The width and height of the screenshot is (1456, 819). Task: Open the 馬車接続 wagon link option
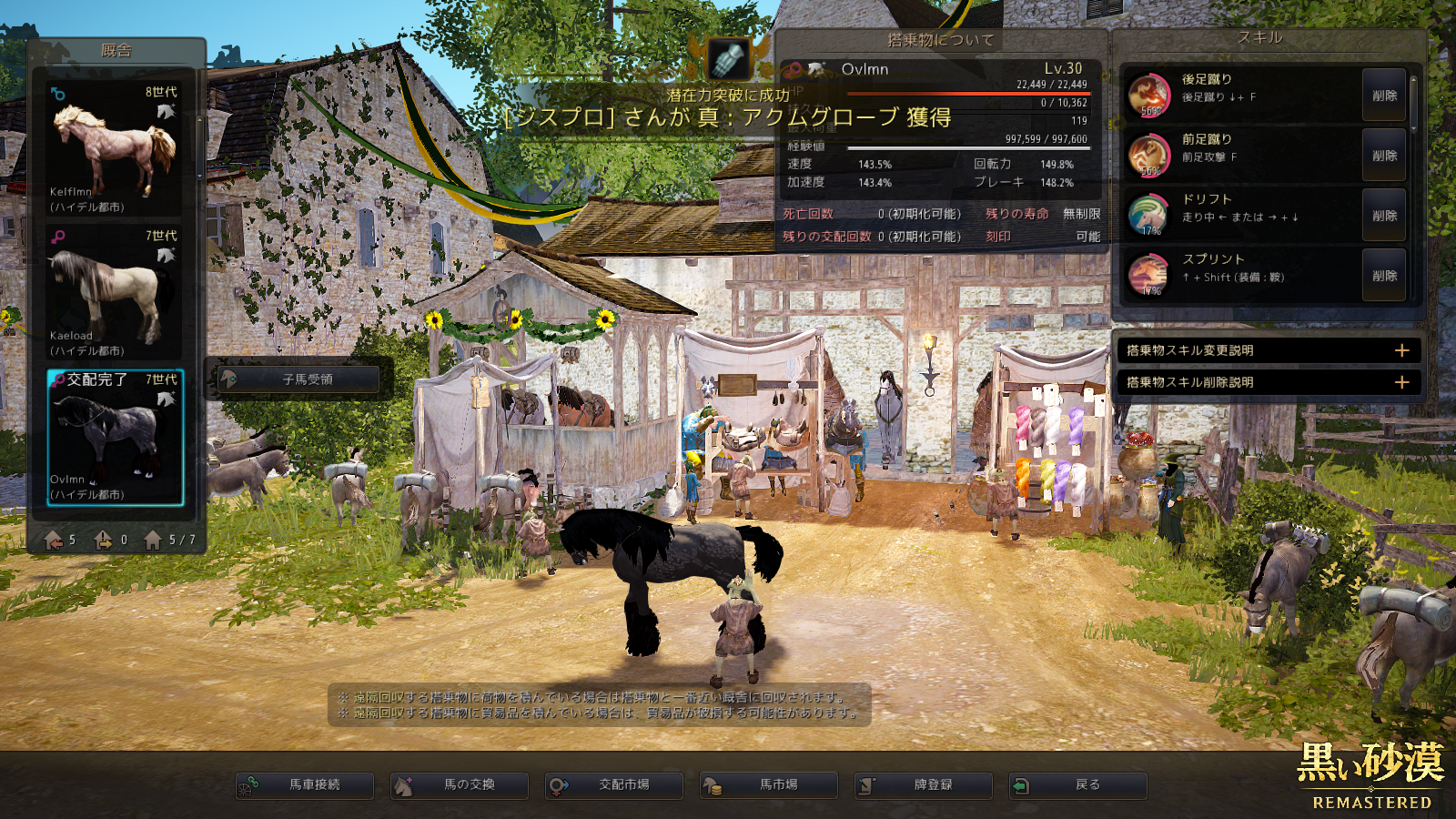(x=305, y=784)
